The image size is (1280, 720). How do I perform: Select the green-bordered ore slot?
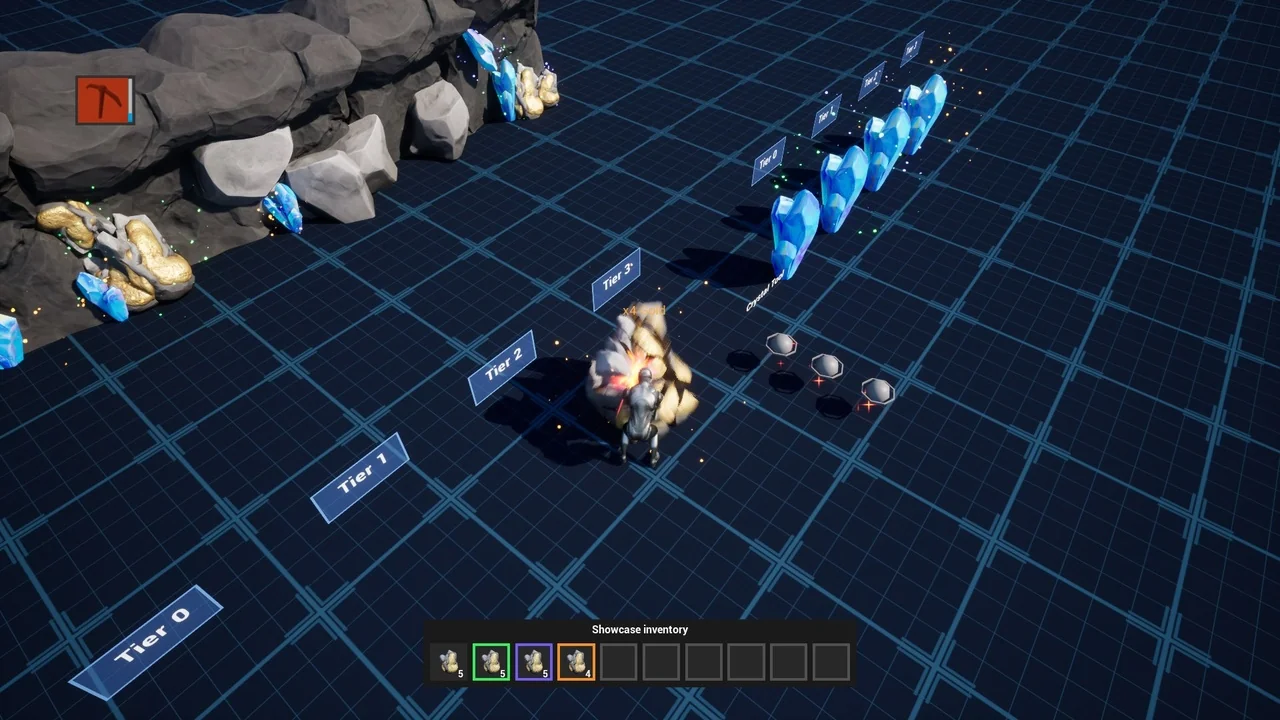(x=491, y=662)
